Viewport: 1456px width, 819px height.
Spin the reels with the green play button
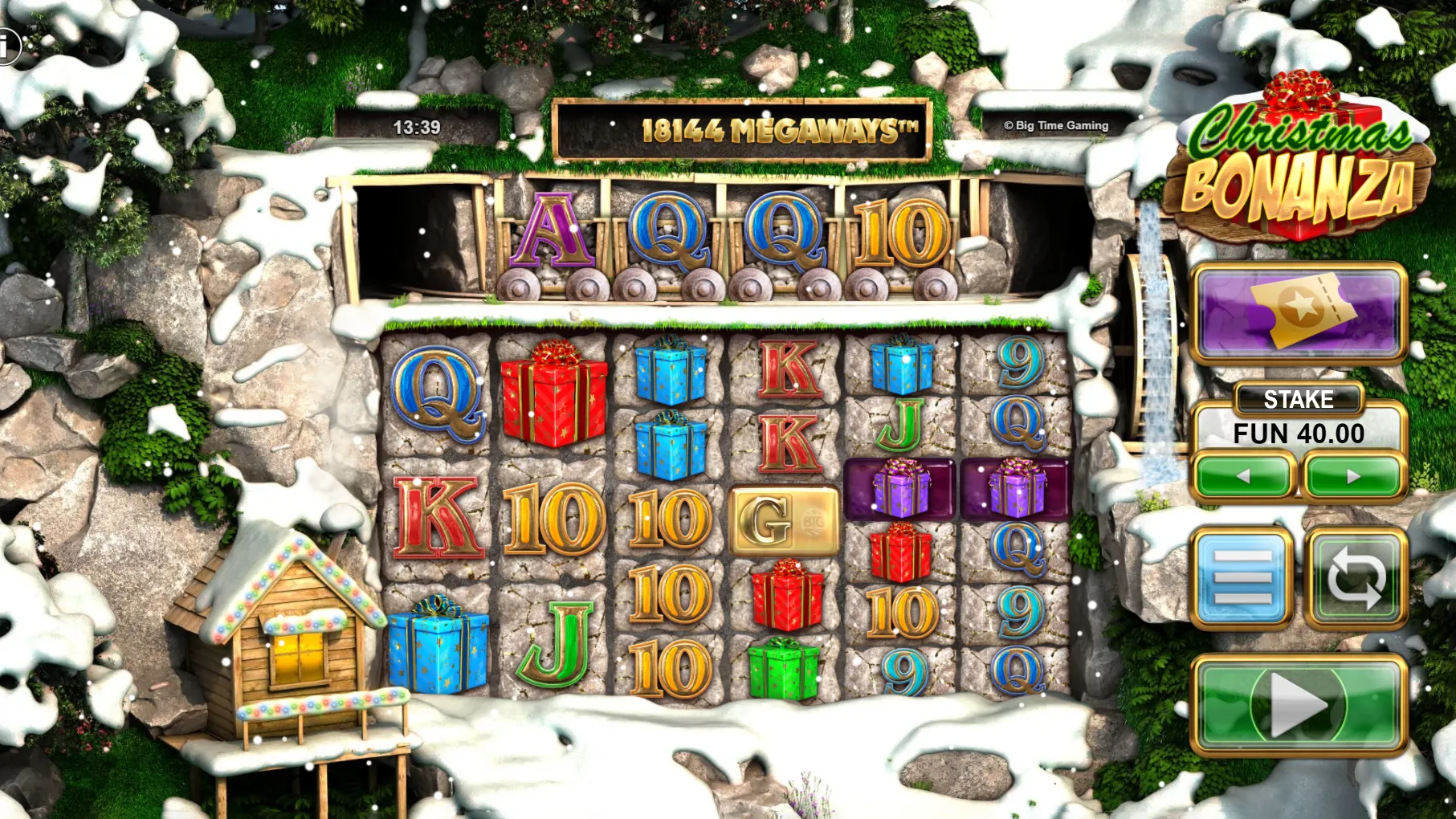point(1298,705)
